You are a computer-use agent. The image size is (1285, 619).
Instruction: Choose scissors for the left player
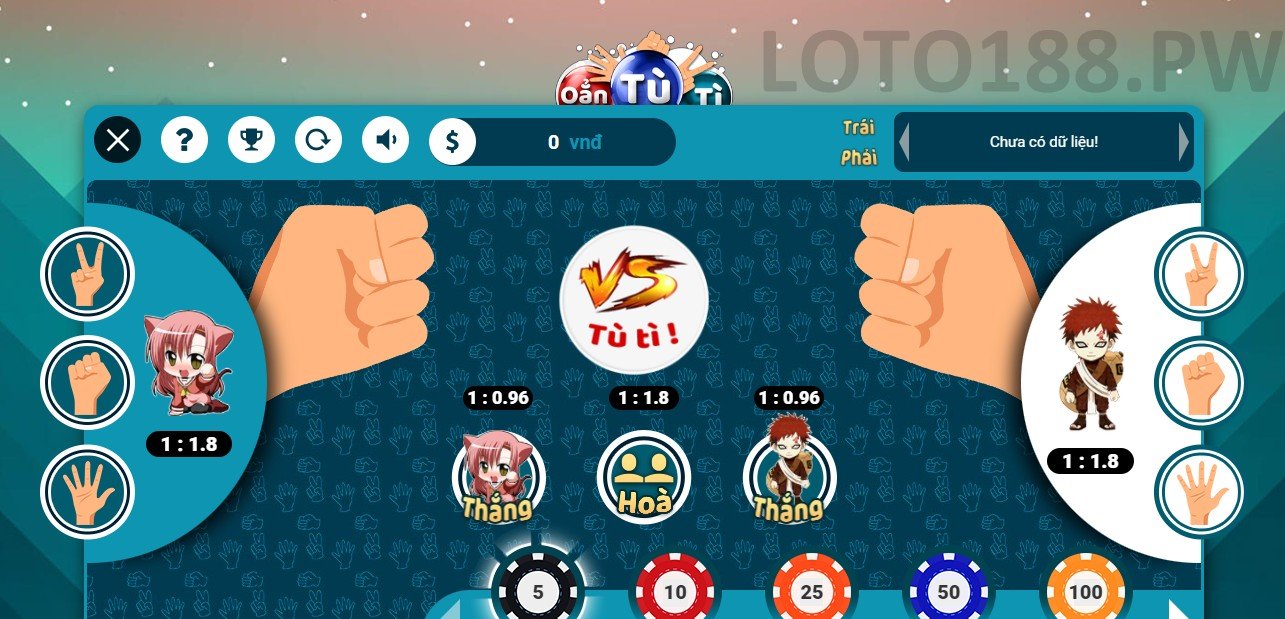[x=87, y=274]
